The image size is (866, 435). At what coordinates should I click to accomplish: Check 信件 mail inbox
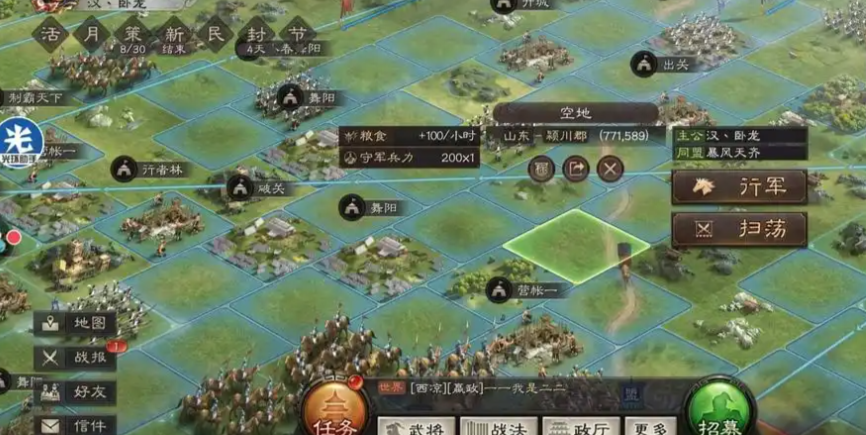click(x=75, y=424)
